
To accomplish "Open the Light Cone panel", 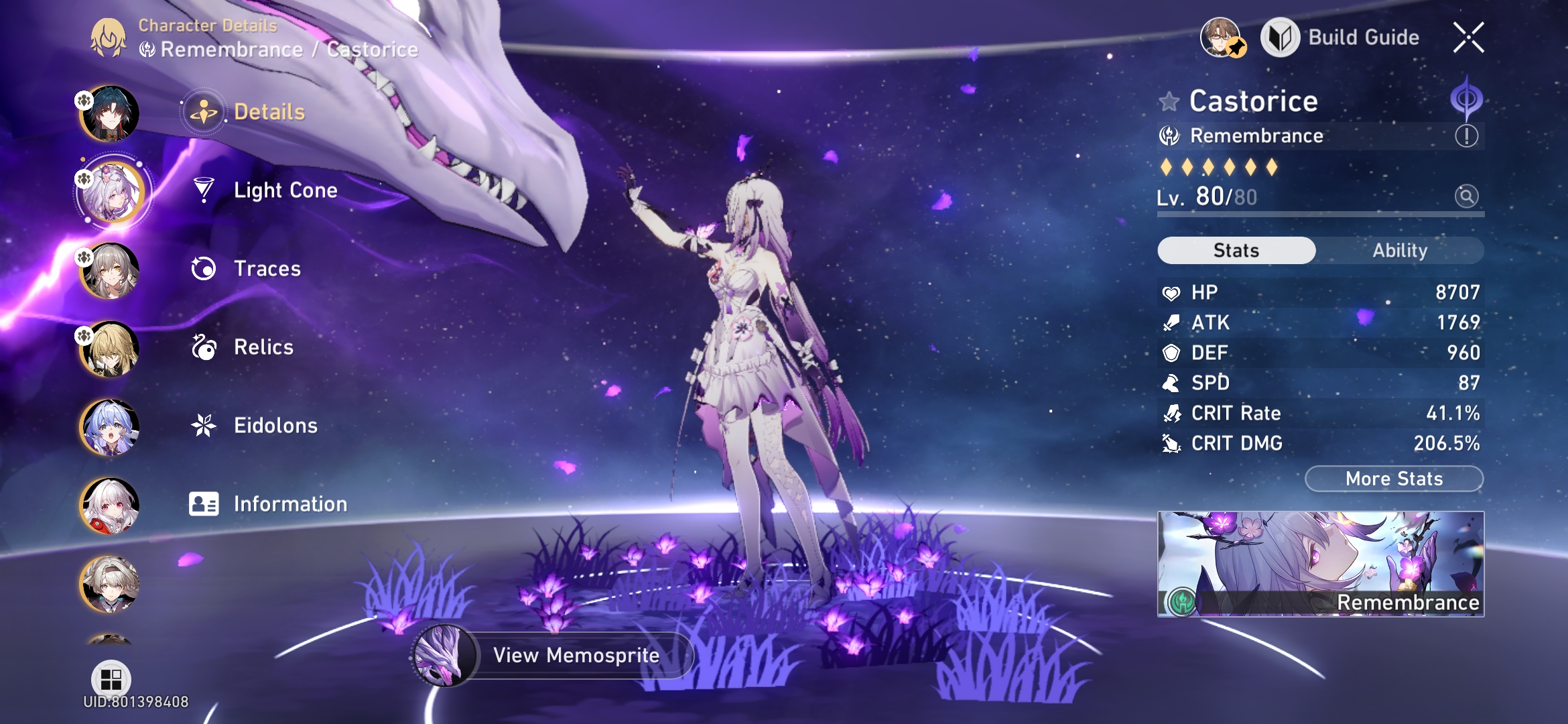I will point(285,190).
